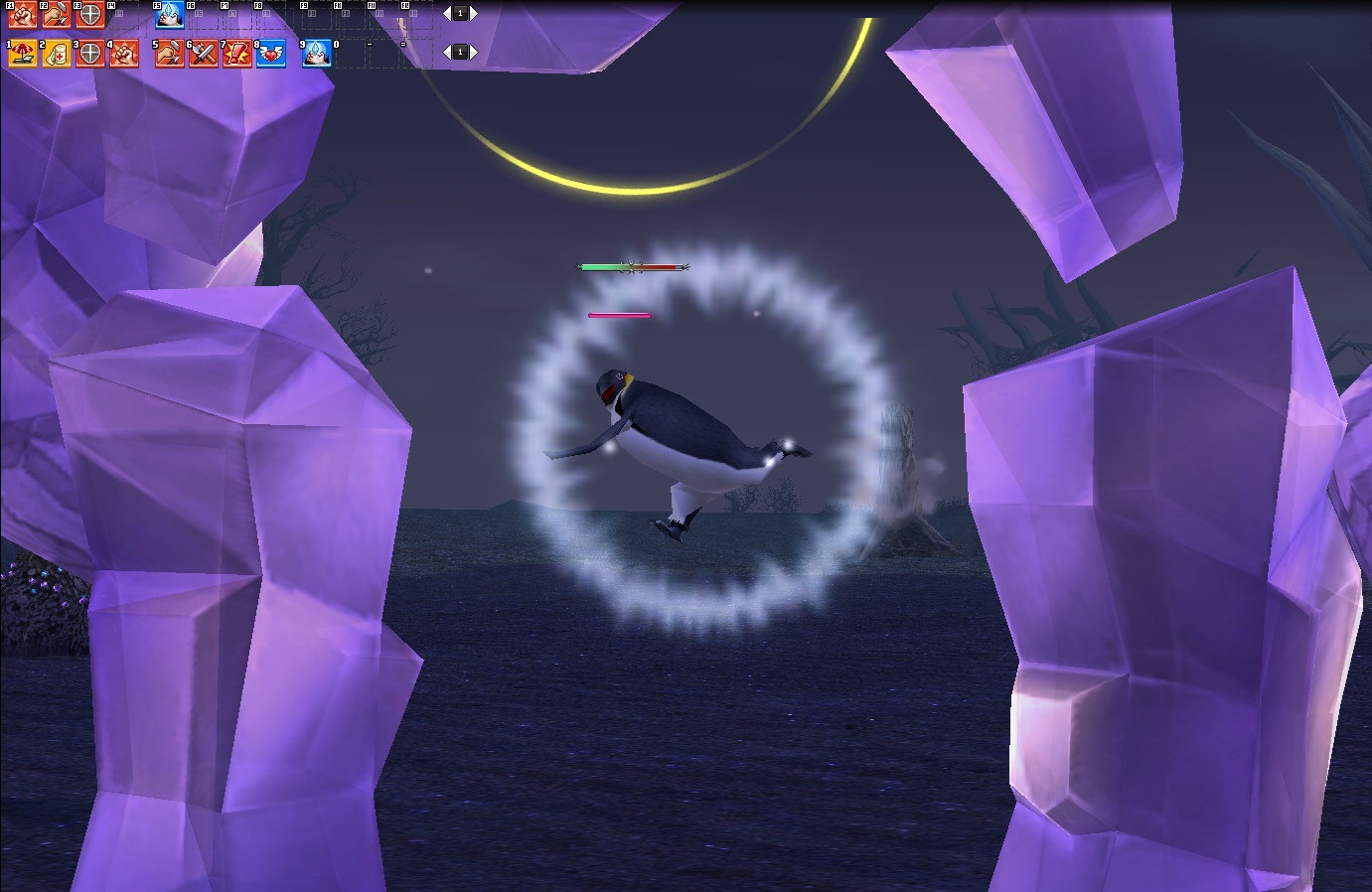Use the bandage first aid skill in slot 2
This screenshot has width=1372, height=892.
[x=56, y=54]
